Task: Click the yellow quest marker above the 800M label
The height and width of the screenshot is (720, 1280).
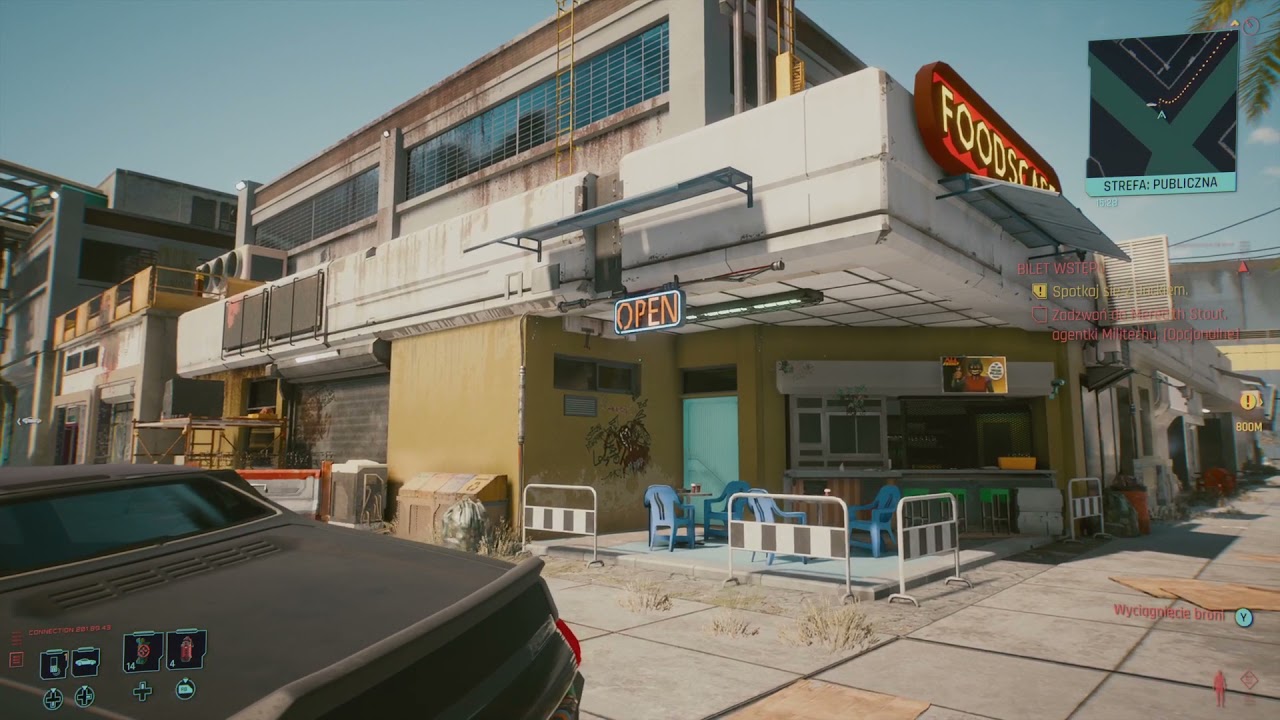Action: [x=1249, y=400]
